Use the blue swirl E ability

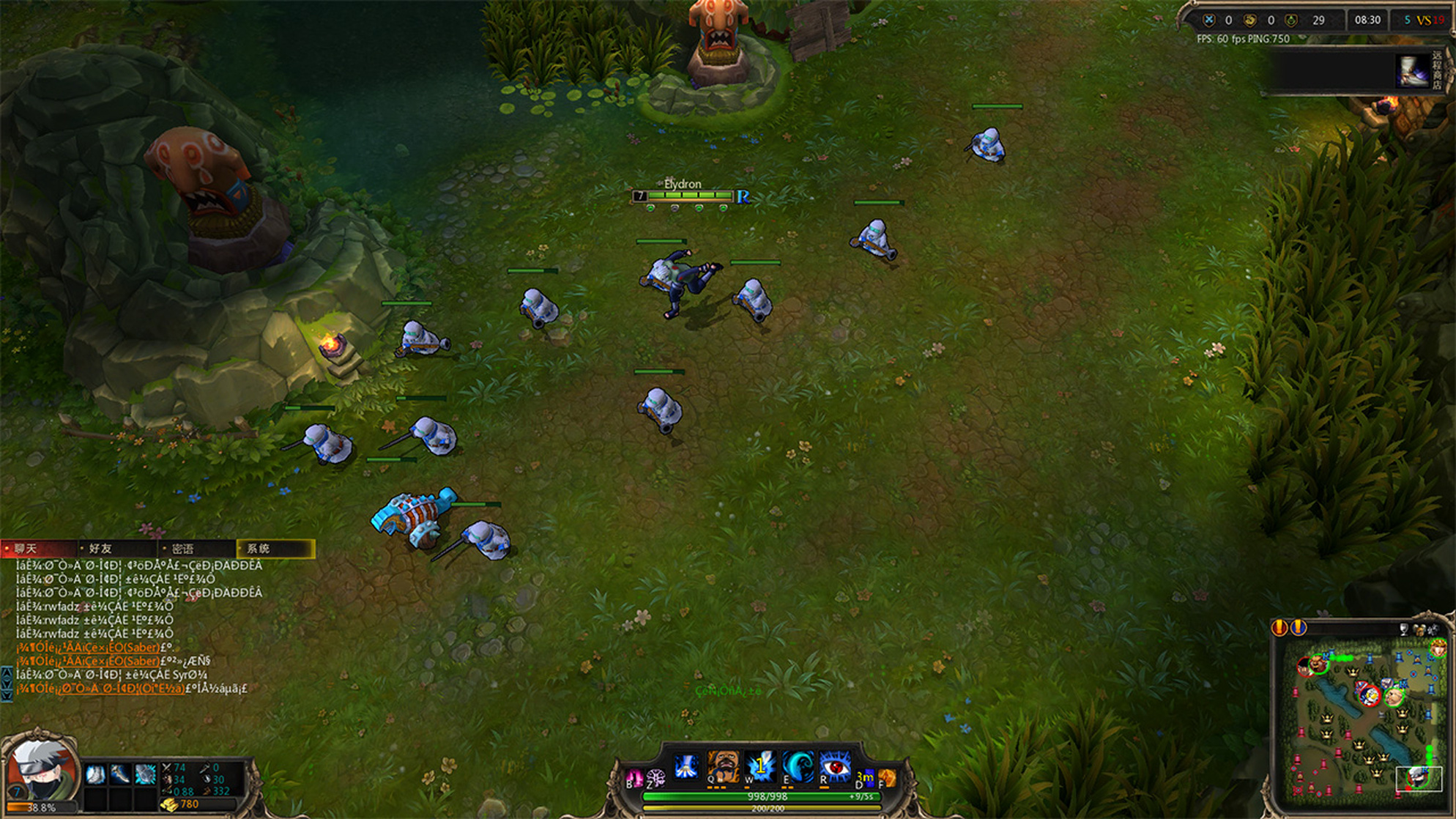798,767
